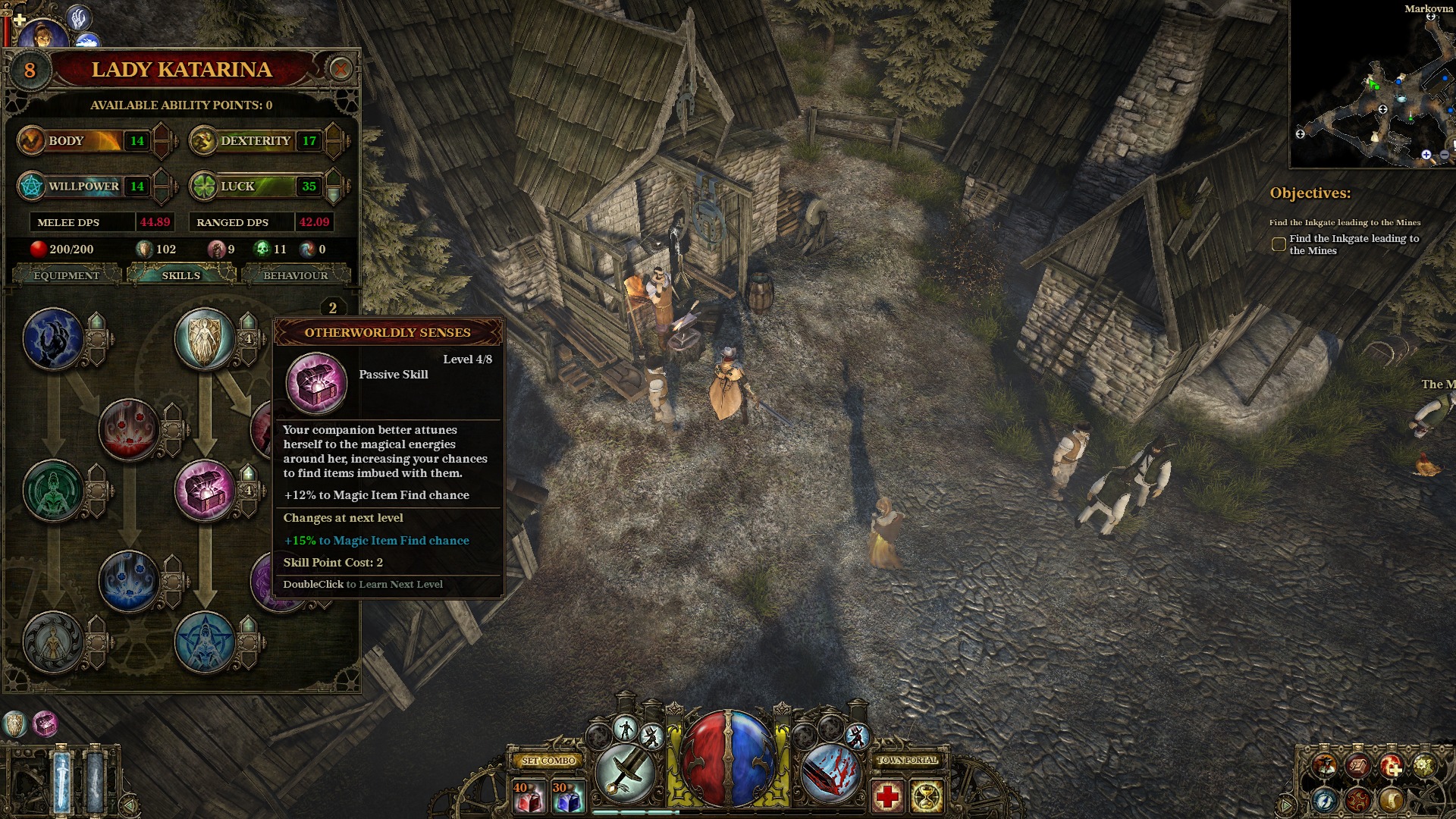1456x819 pixels.
Task: Drink the red health potion
Action: pyautogui.click(x=529, y=797)
